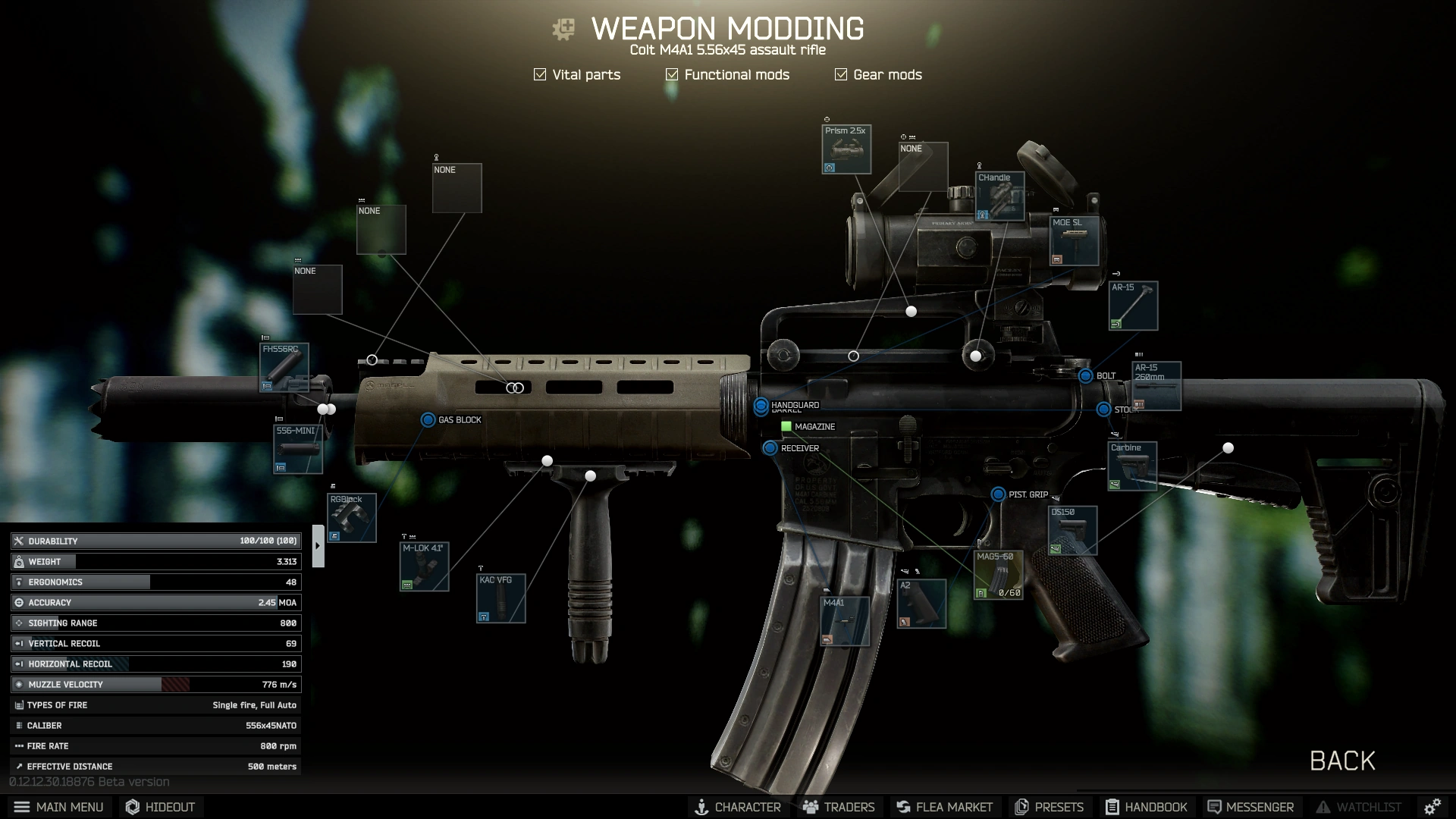Select the MAG5-60 magazine slot
Image resolution: width=1456 pixels, height=819 pixels.
click(998, 575)
